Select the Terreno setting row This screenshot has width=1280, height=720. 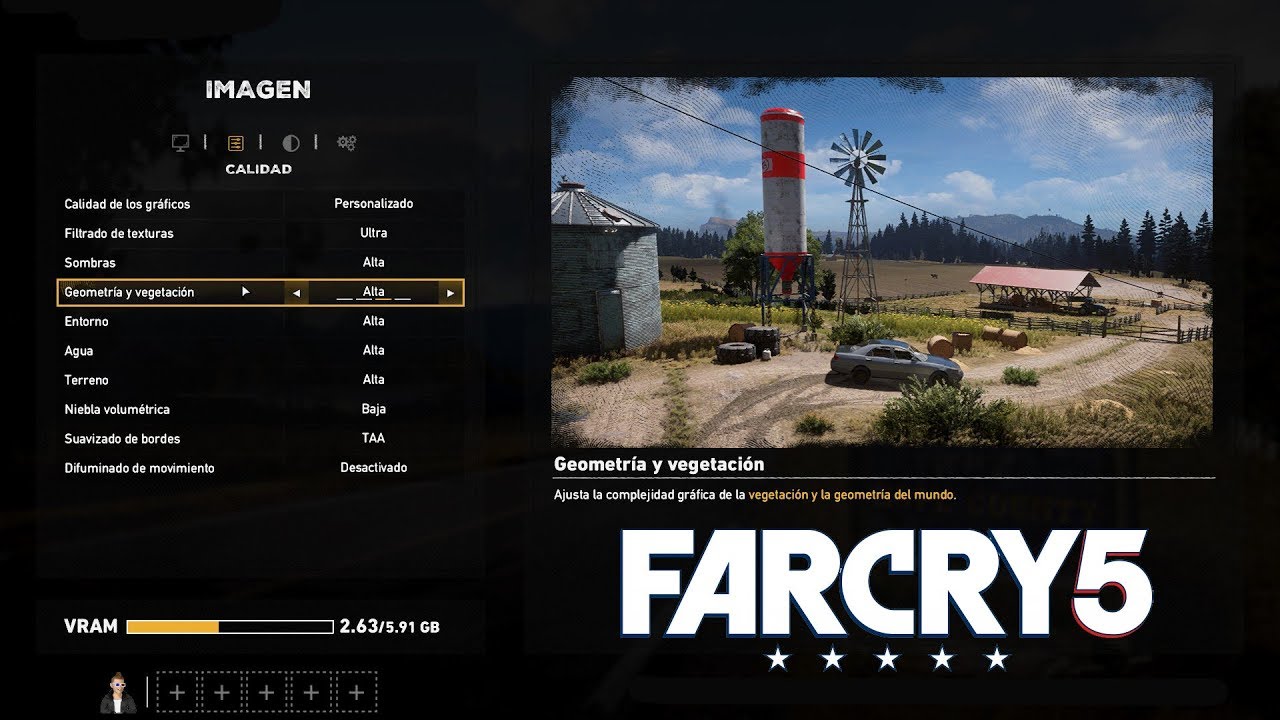(260, 380)
